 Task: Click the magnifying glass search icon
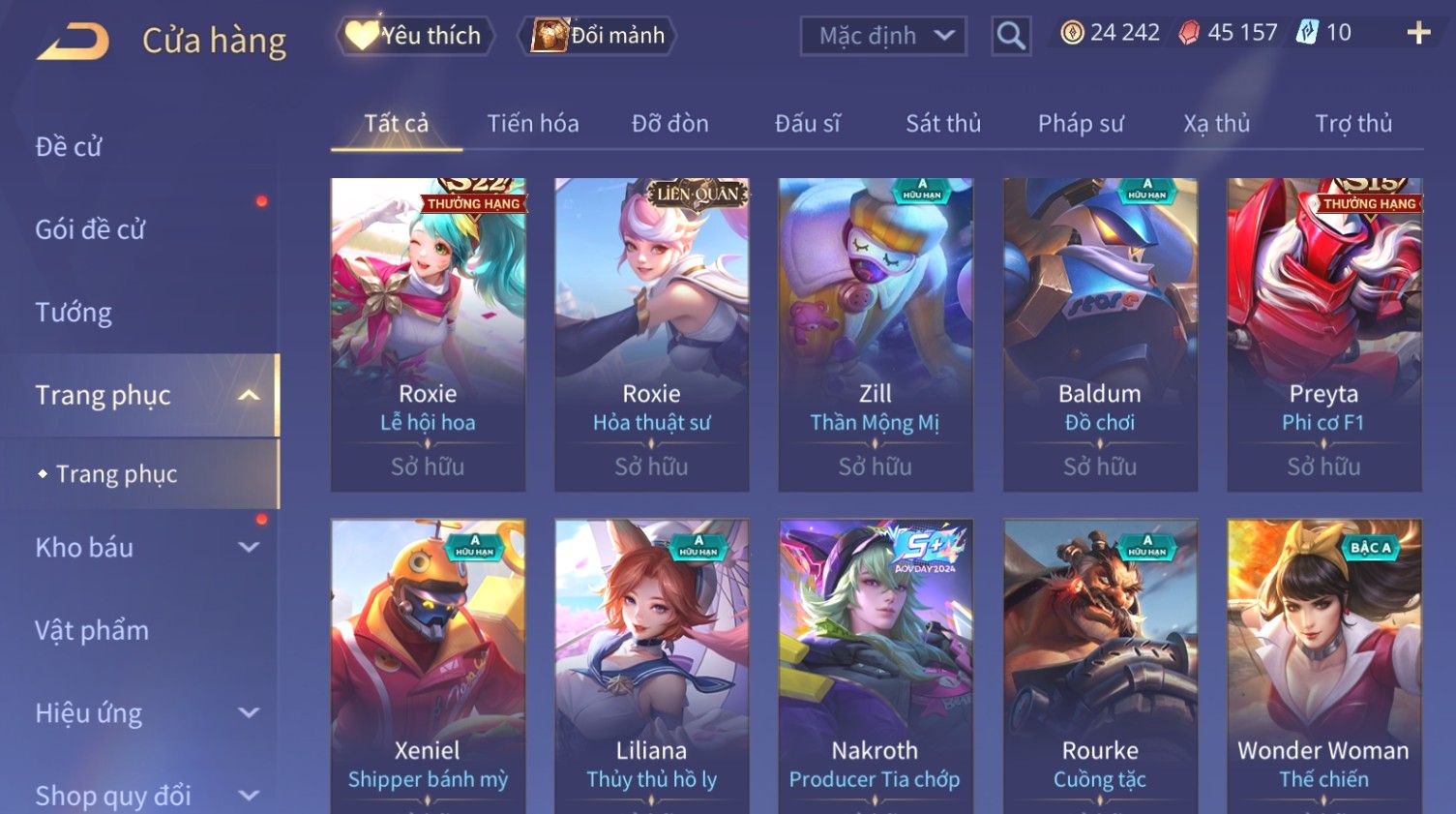1011,37
